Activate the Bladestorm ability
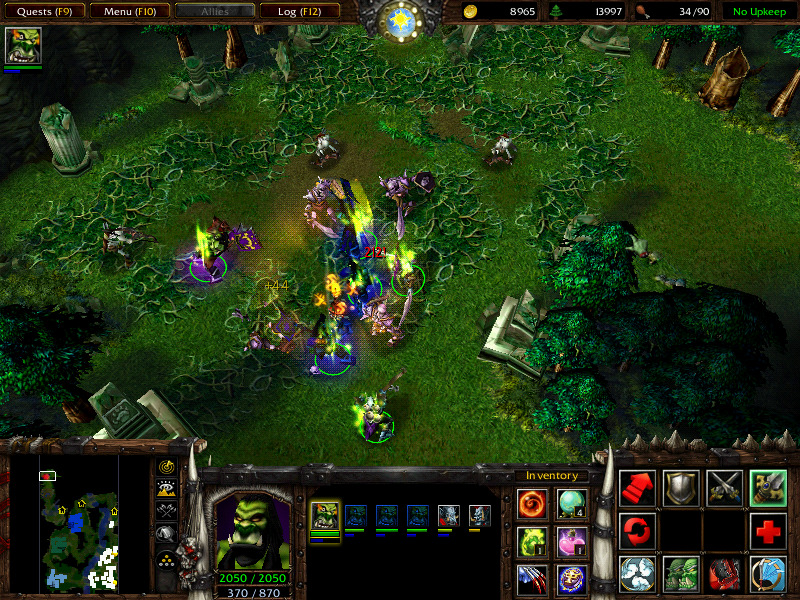The image size is (800, 600). pyautogui.click(x=768, y=573)
